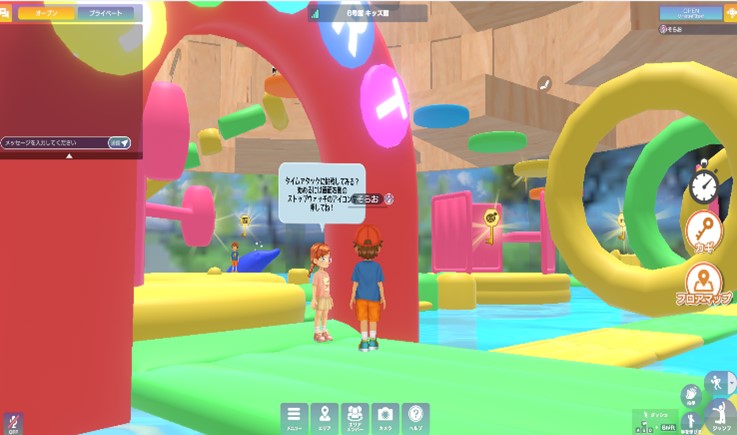Trigger the standing figure wave emote

coord(689,421)
